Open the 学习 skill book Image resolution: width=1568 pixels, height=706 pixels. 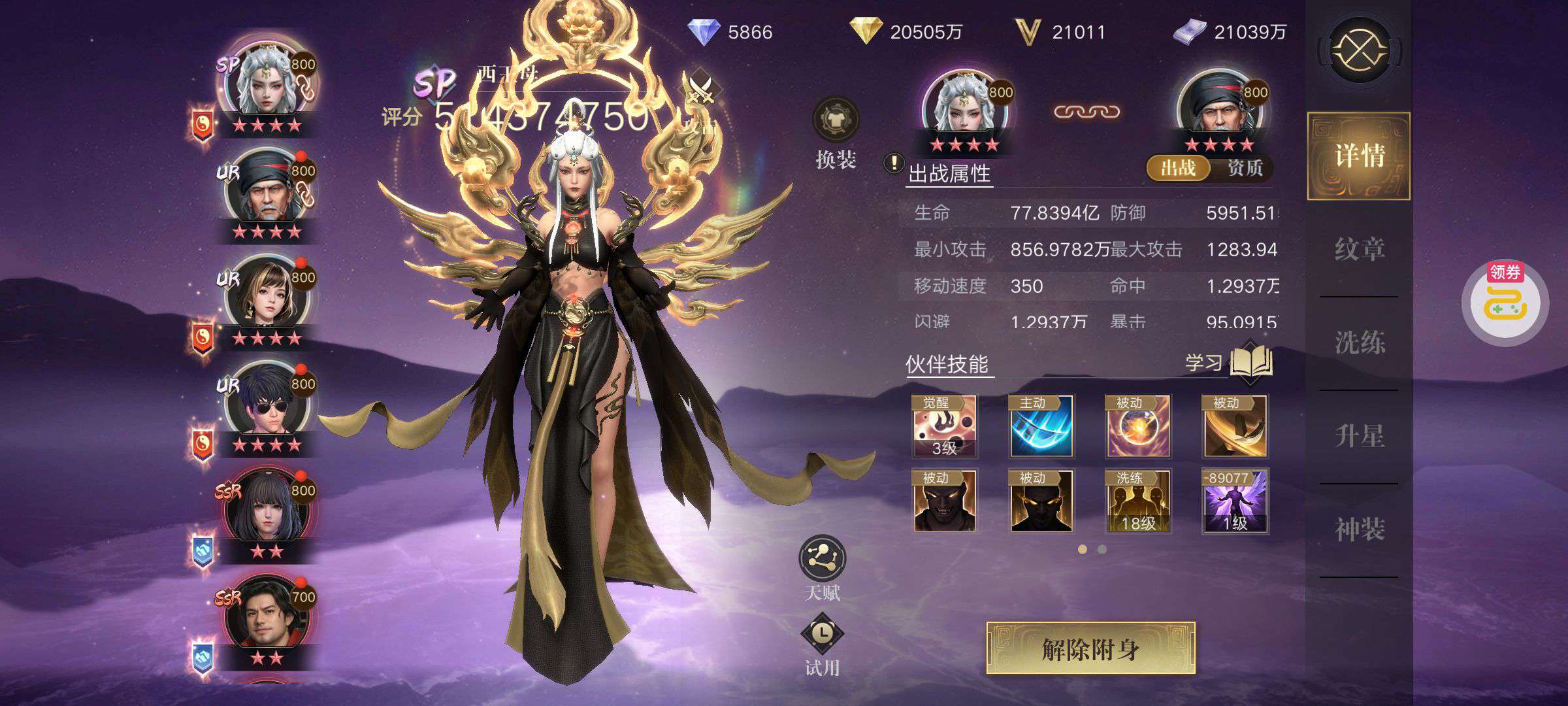tap(1250, 361)
